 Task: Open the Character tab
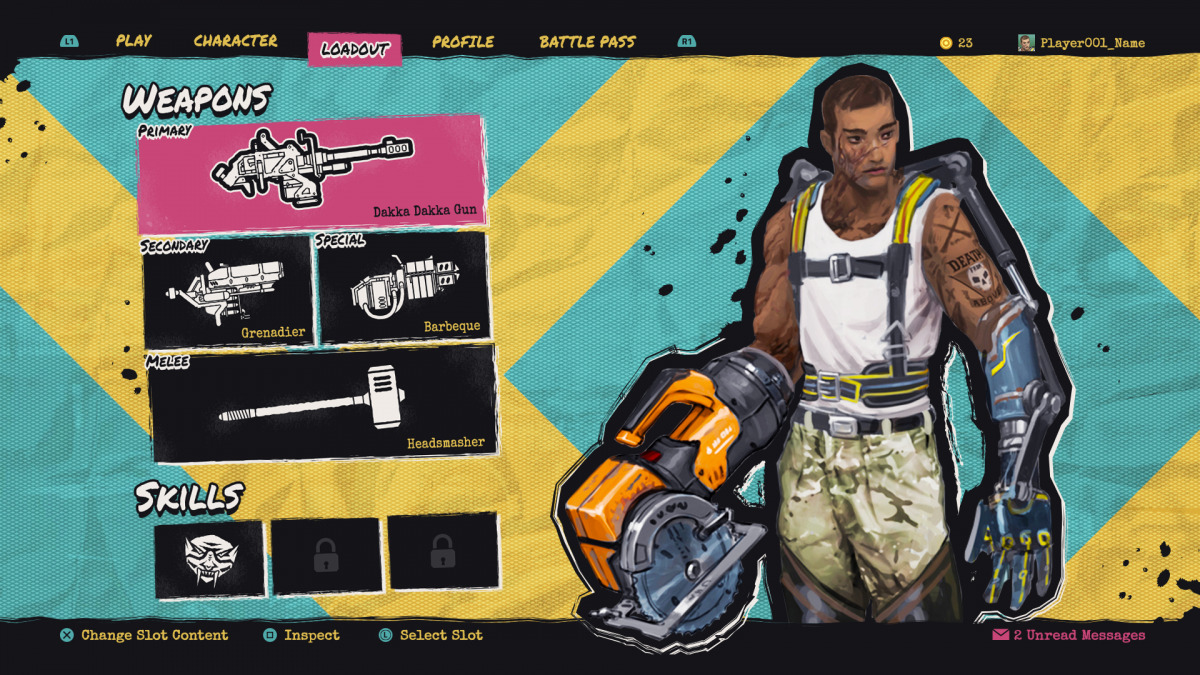235,42
